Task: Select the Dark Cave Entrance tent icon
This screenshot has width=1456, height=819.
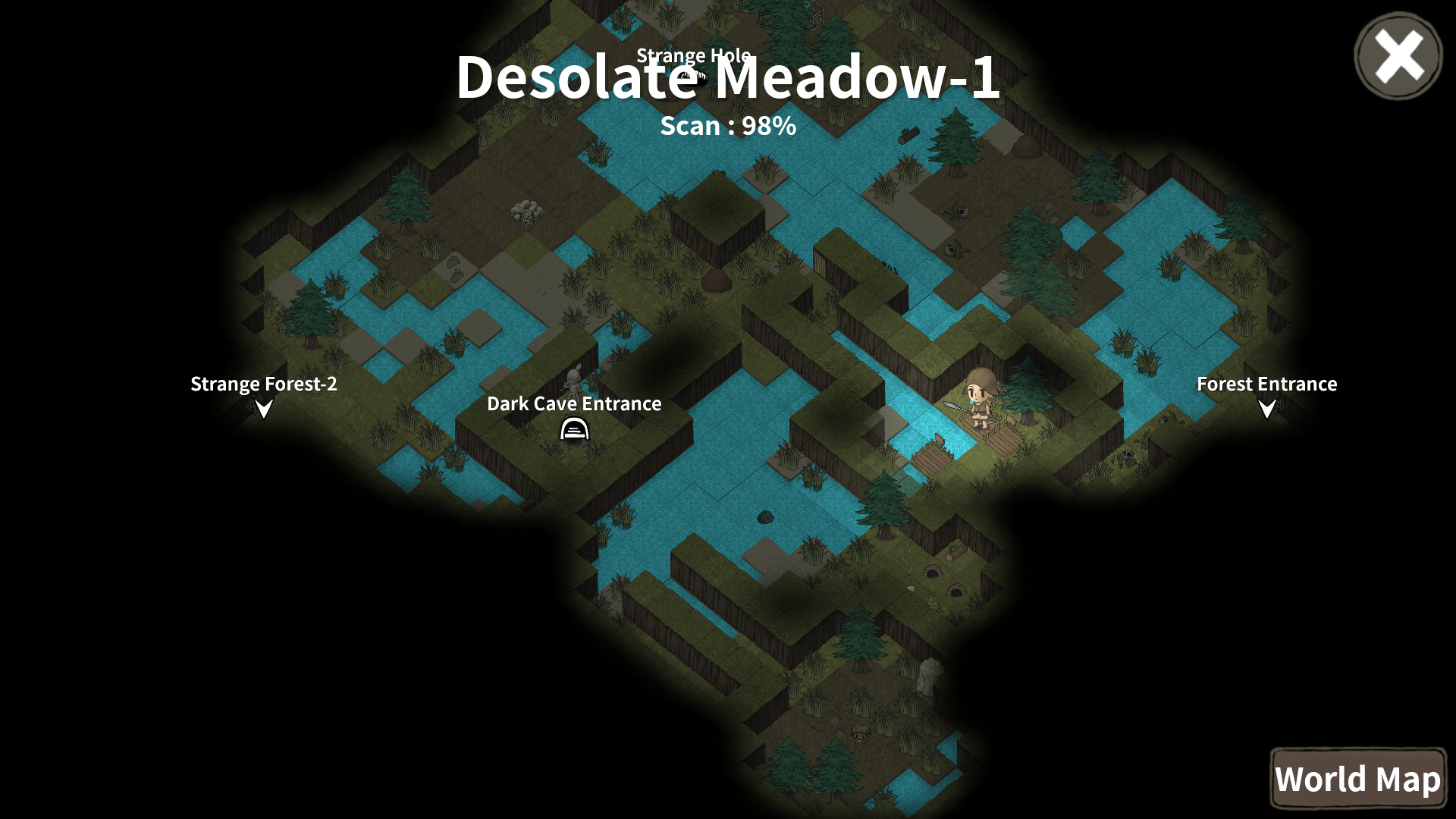Action: pos(574,430)
